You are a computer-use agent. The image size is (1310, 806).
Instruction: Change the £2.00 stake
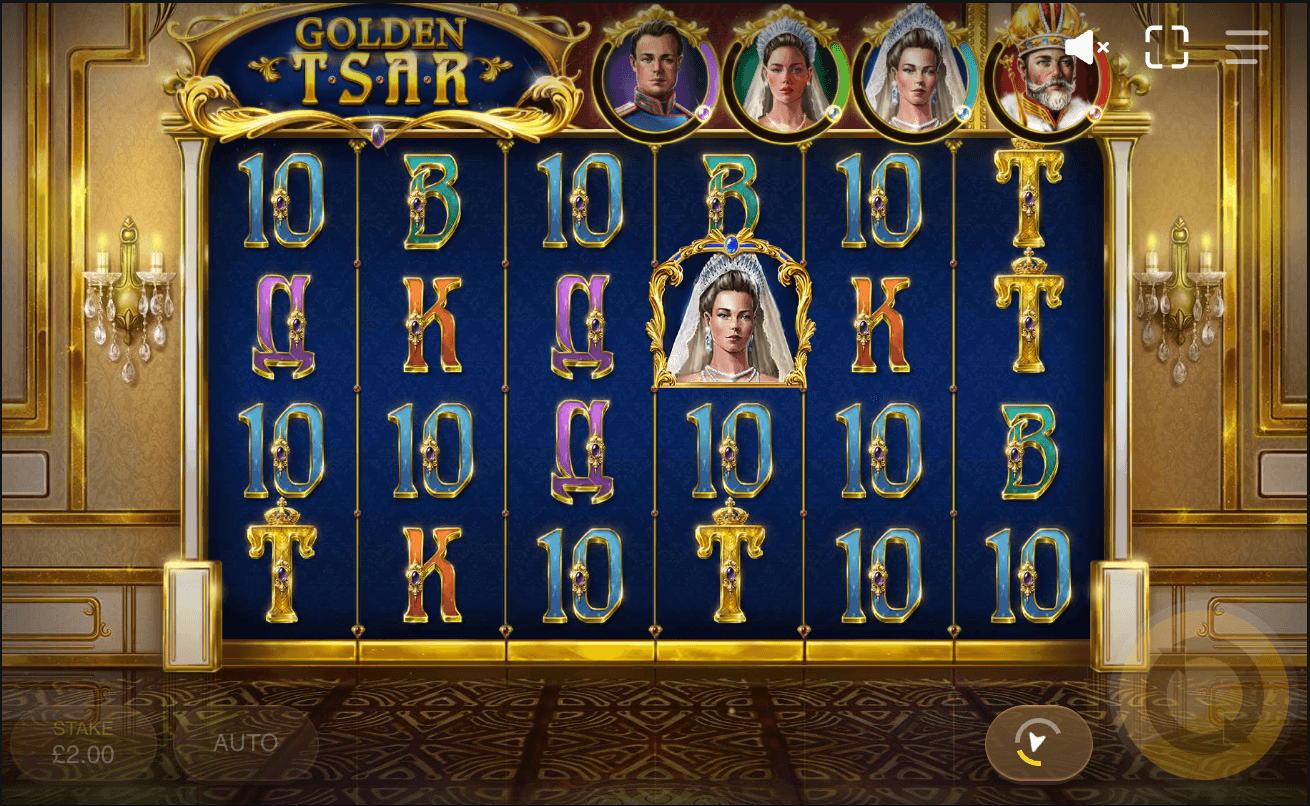(x=83, y=743)
